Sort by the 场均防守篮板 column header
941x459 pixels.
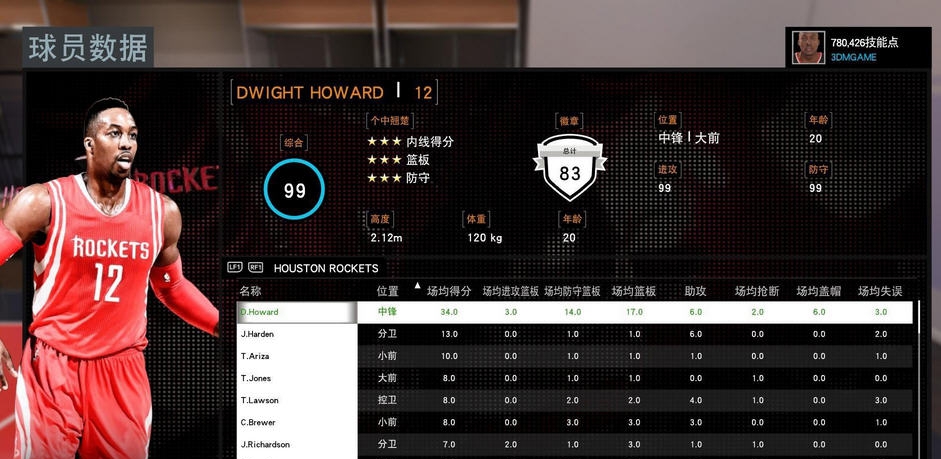572,291
